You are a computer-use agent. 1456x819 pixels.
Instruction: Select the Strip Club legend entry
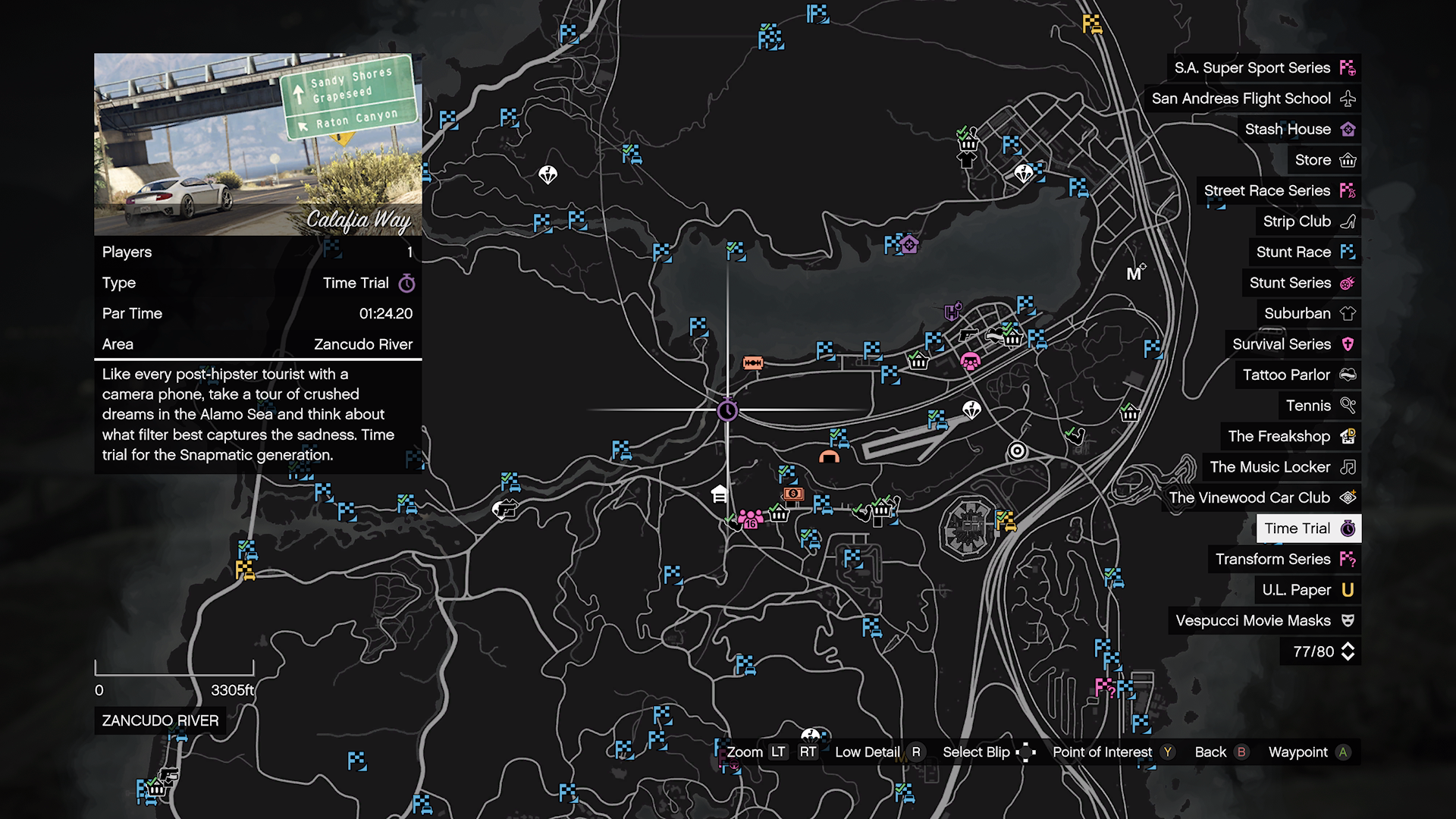[x=1308, y=221]
